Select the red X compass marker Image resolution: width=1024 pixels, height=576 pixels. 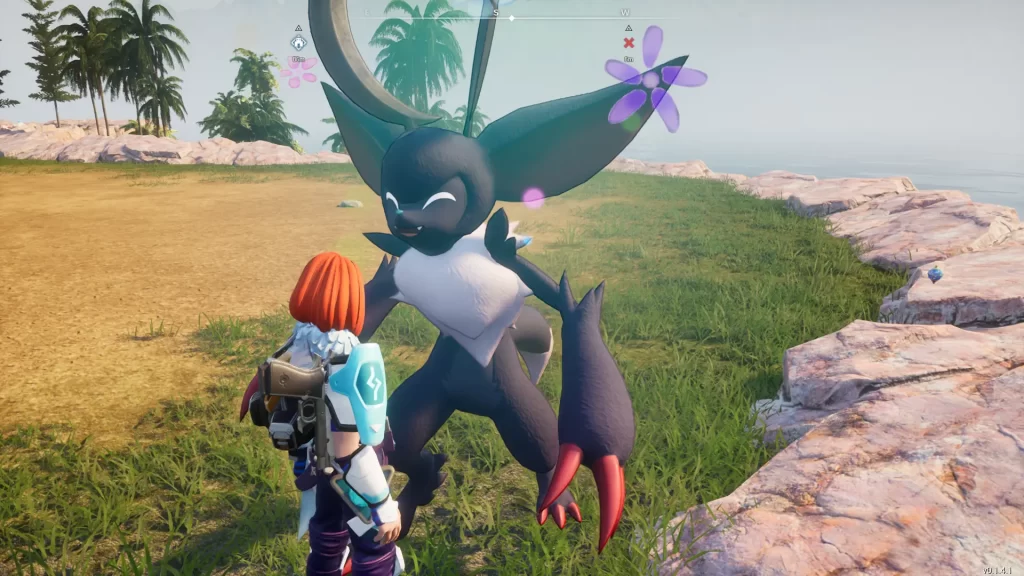pyautogui.click(x=628, y=43)
